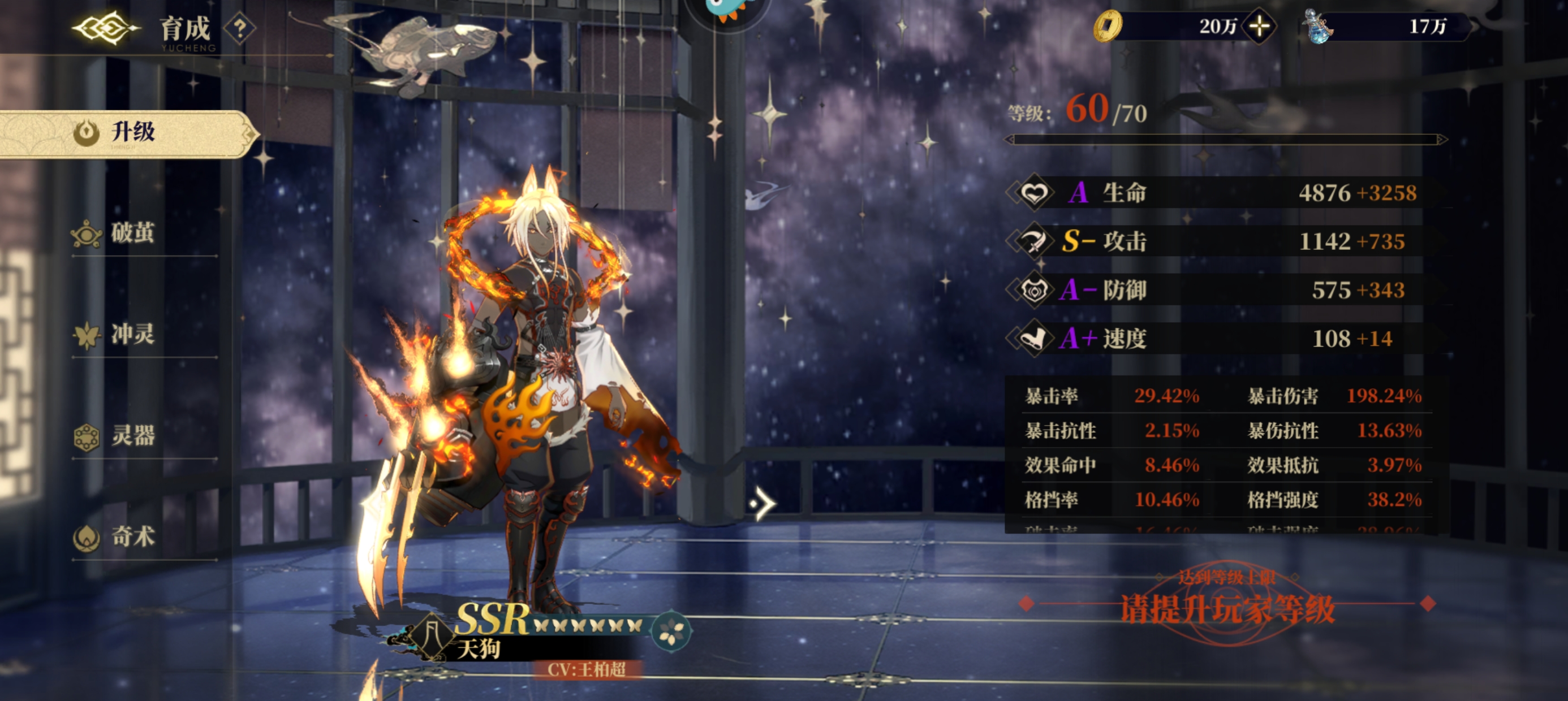
Task: Go back using the gold emblem icon
Action: [105, 28]
